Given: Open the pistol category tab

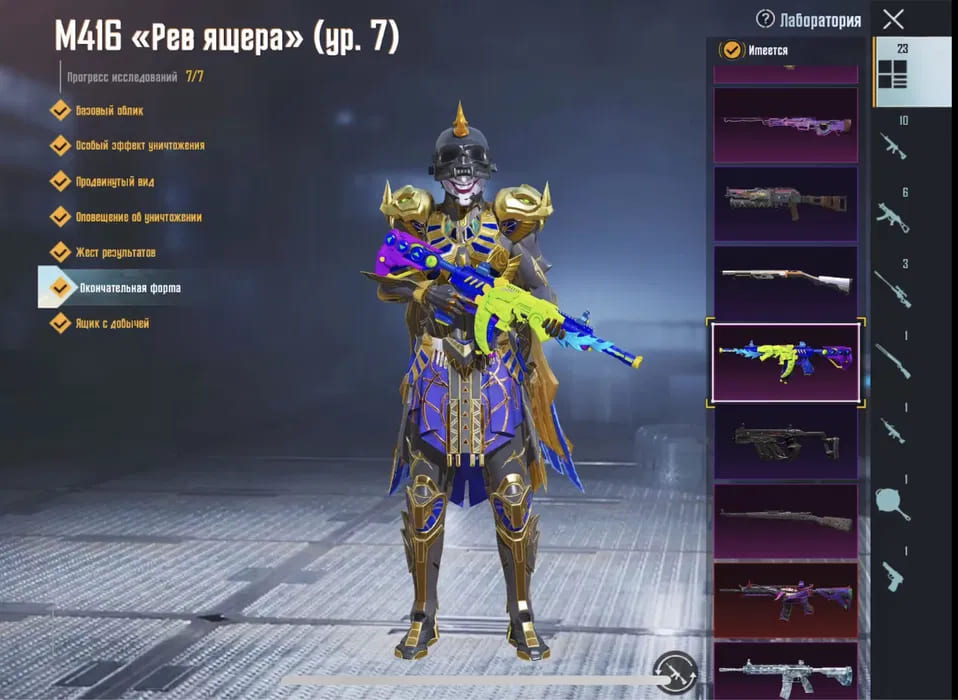Looking at the screenshot, I should coord(892,574).
